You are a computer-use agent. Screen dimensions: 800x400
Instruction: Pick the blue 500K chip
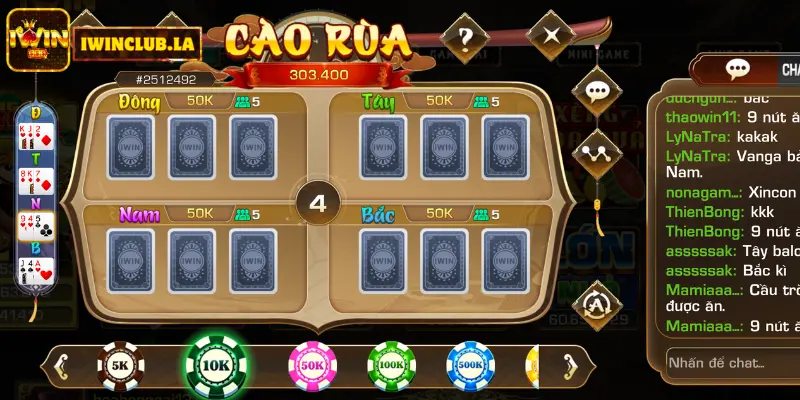point(470,367)
